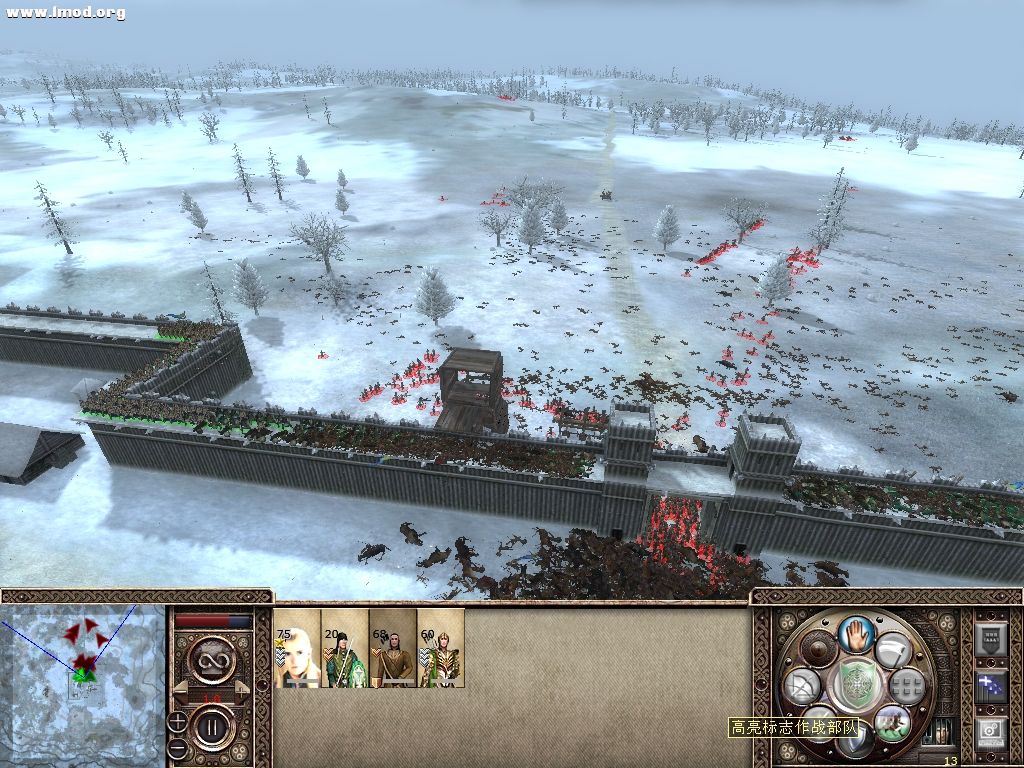The width and height of the screenshot is (1024, 768).
Task: Toggle the infinity speed button
Action: pos(212,658)
